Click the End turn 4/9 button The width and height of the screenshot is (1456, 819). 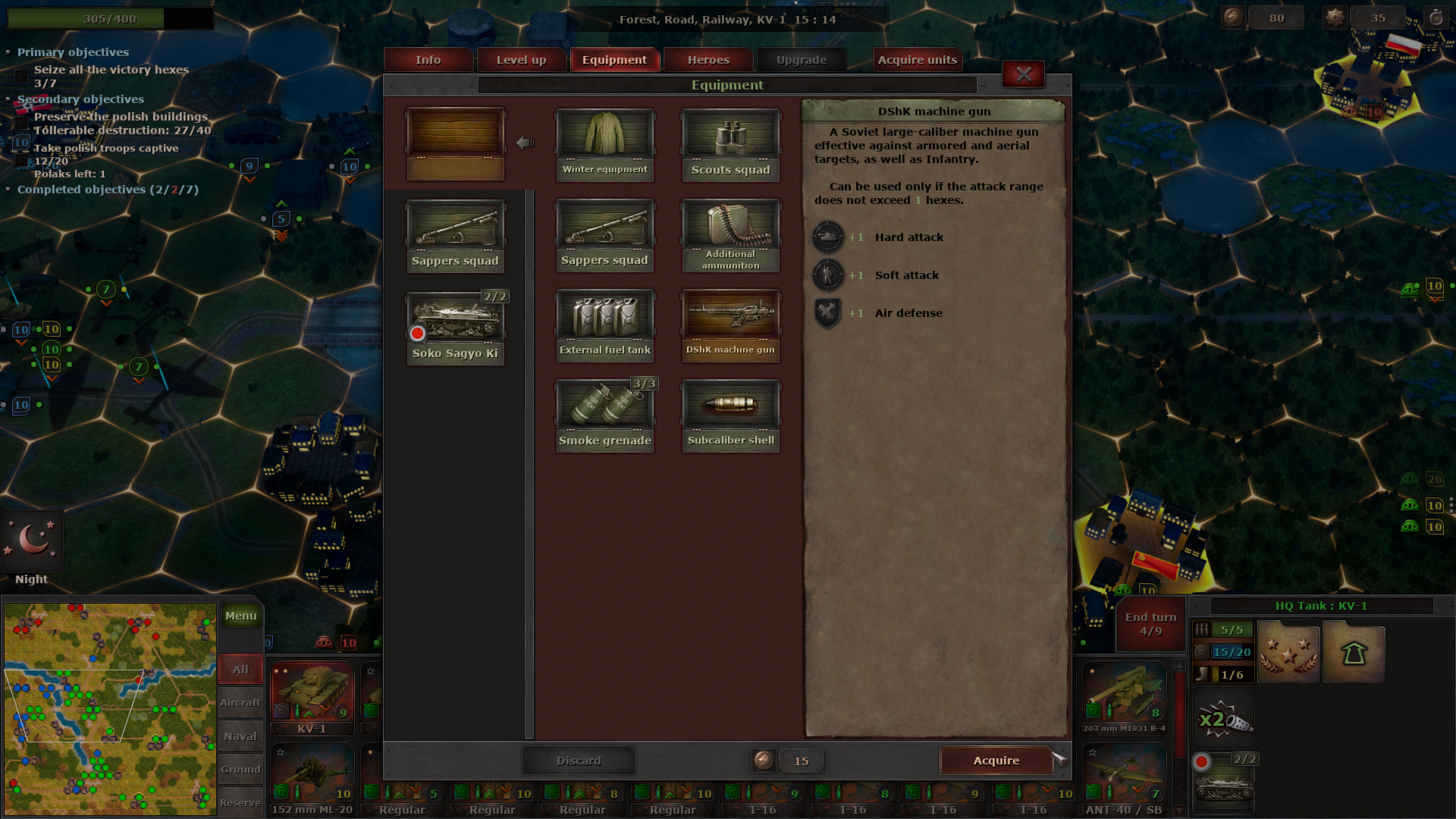pos(1150,623)
